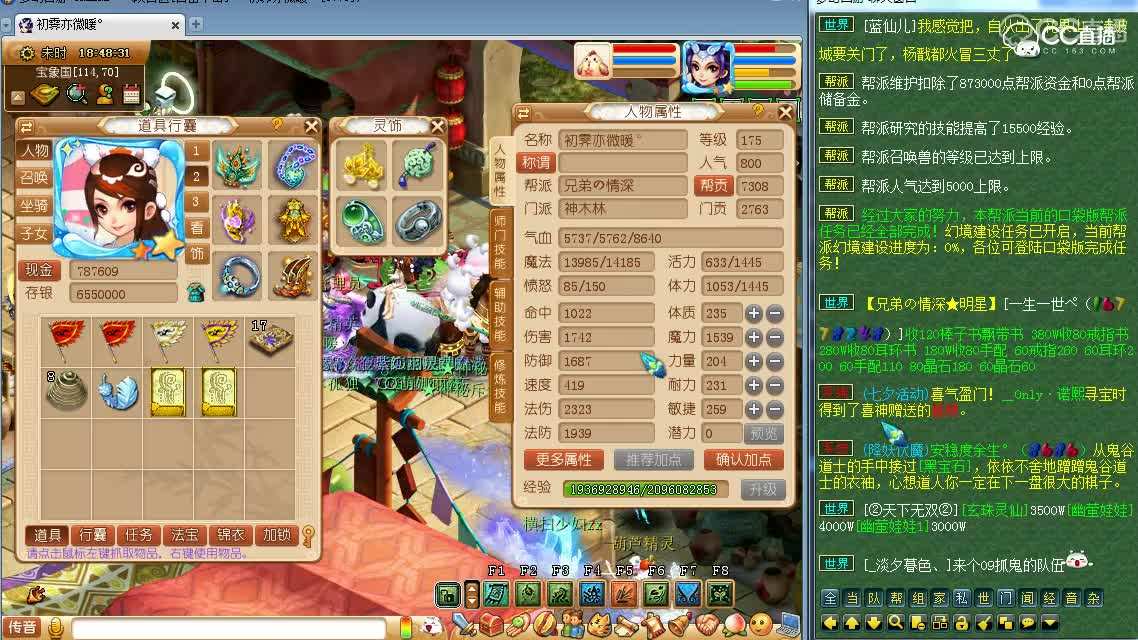This screenshot has height=640, width=1138.
Task: Close the 道具行囊 inventory window
Action: tap(311, 126)
